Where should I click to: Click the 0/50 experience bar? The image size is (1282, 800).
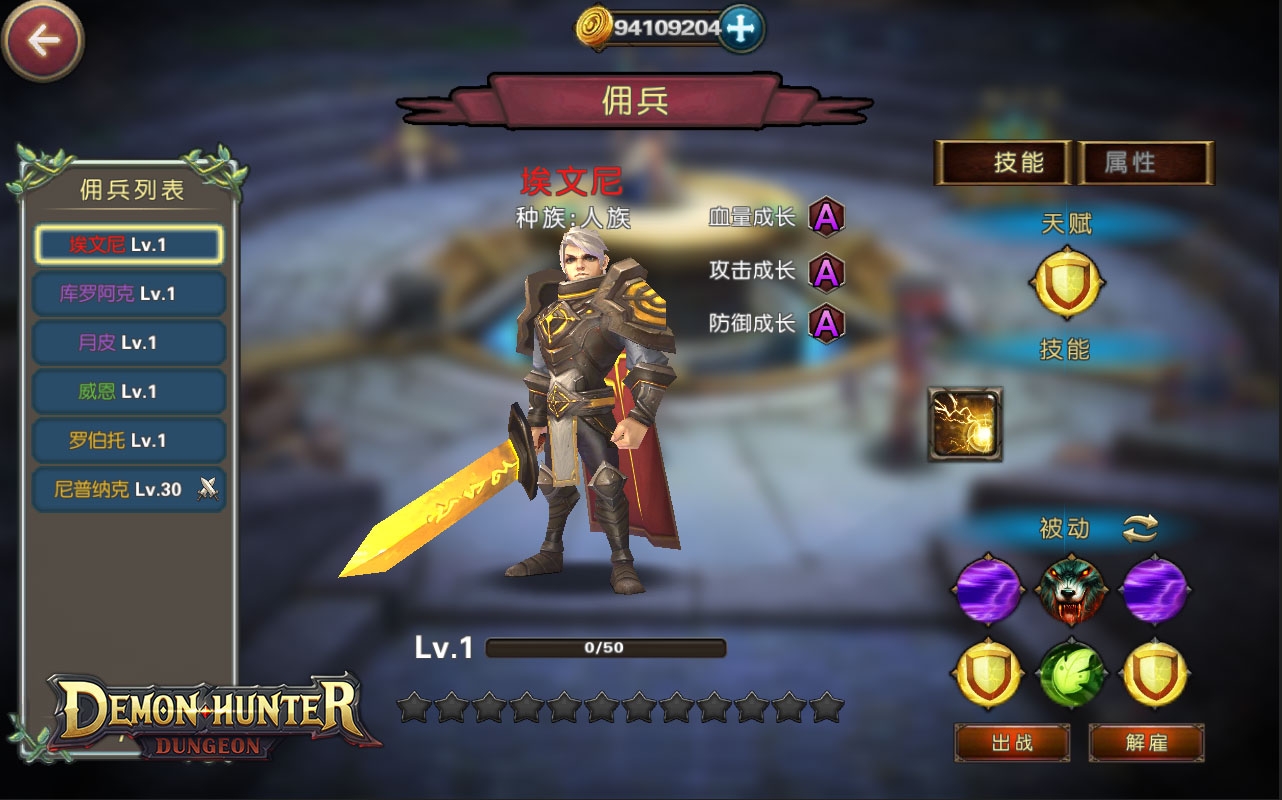604,647
